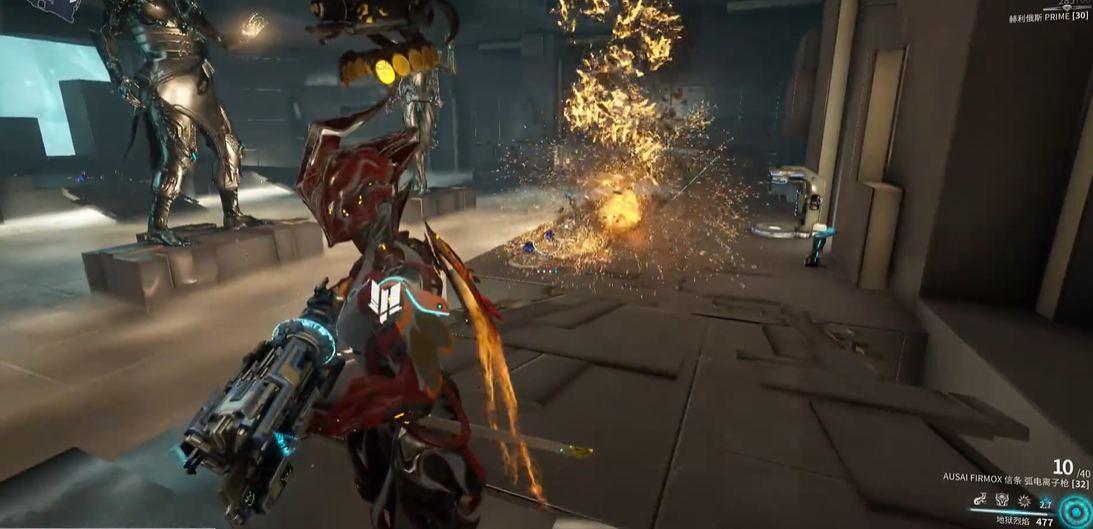The width and height of the screenshot is (1093, 529).
Task: Select the blue flame ability on cooldown
Action: coord(1046,502)
